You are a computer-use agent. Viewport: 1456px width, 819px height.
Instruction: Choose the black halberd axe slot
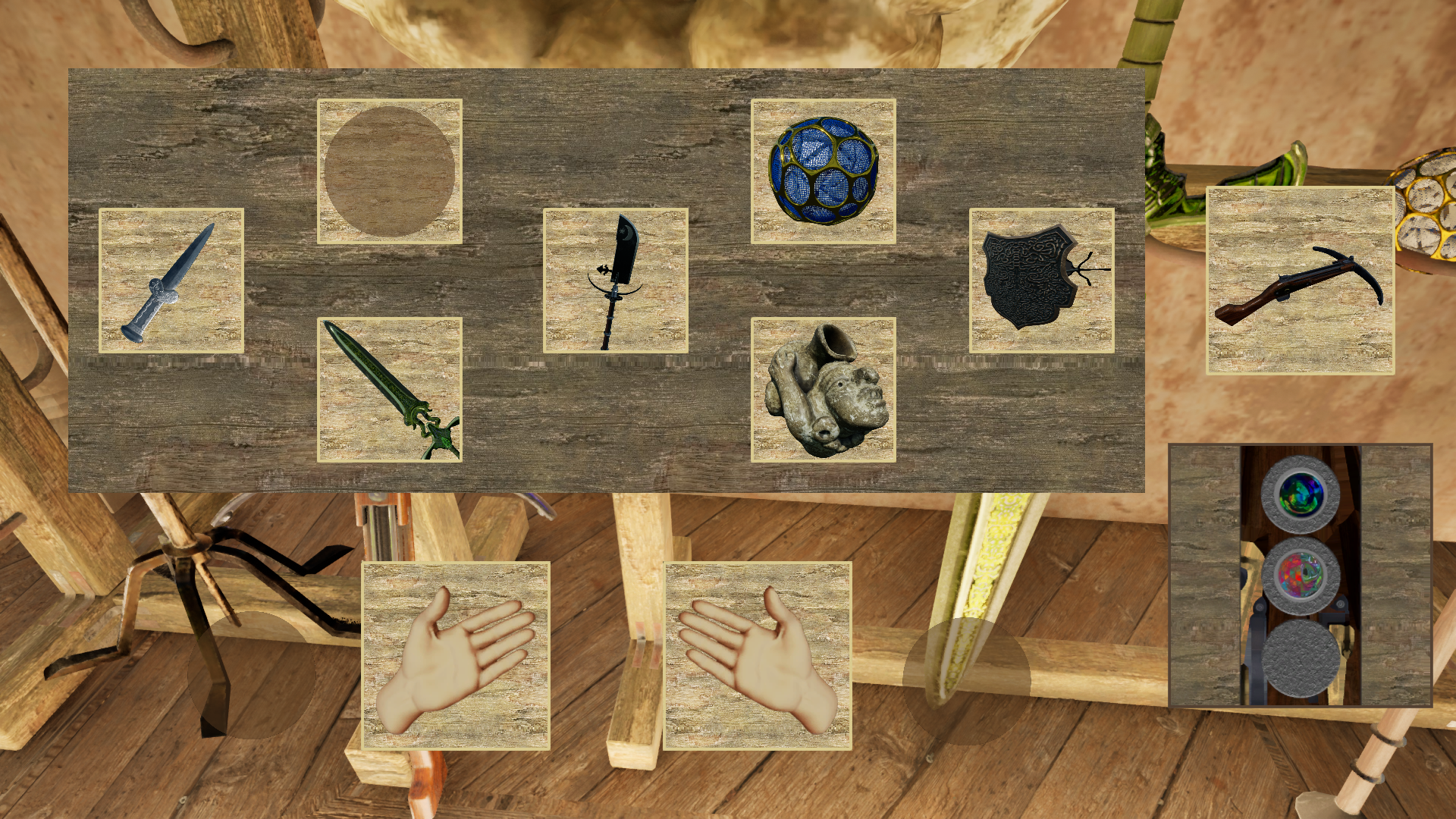[616, 281]
